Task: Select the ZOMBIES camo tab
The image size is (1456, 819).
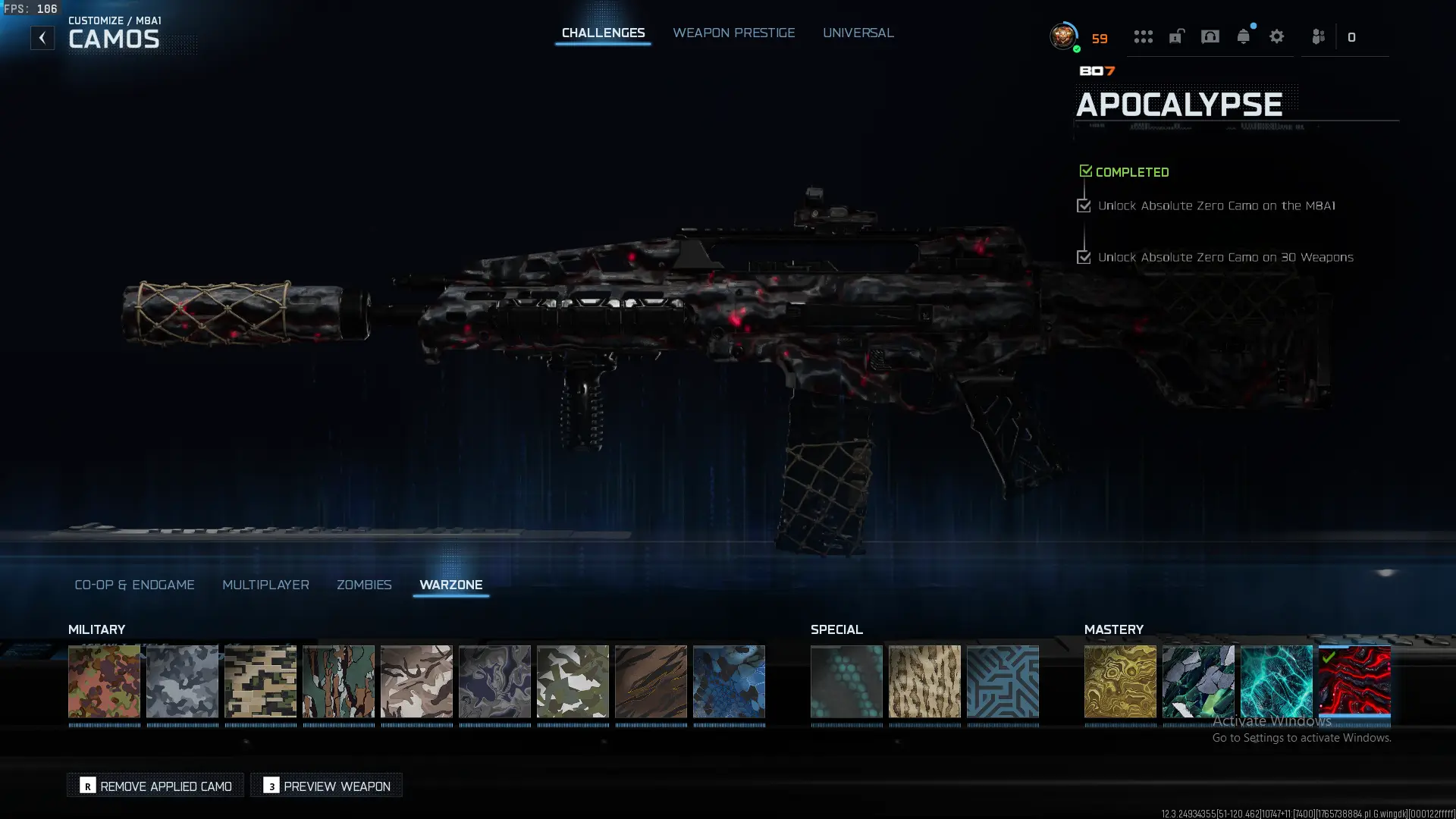Action: pyautogui.click(x=364, y=585)
